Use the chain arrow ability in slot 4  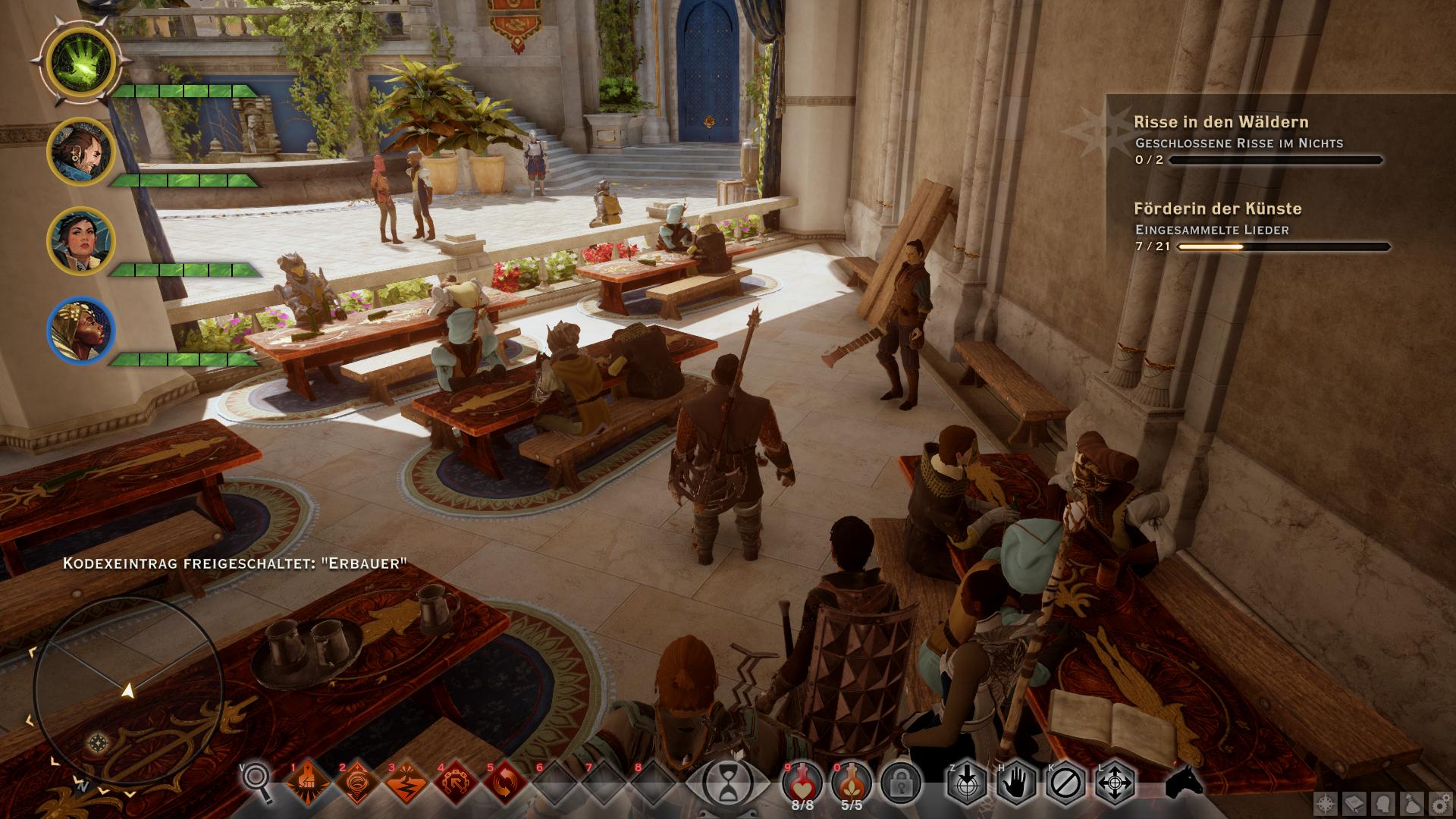tap(457, 783)
